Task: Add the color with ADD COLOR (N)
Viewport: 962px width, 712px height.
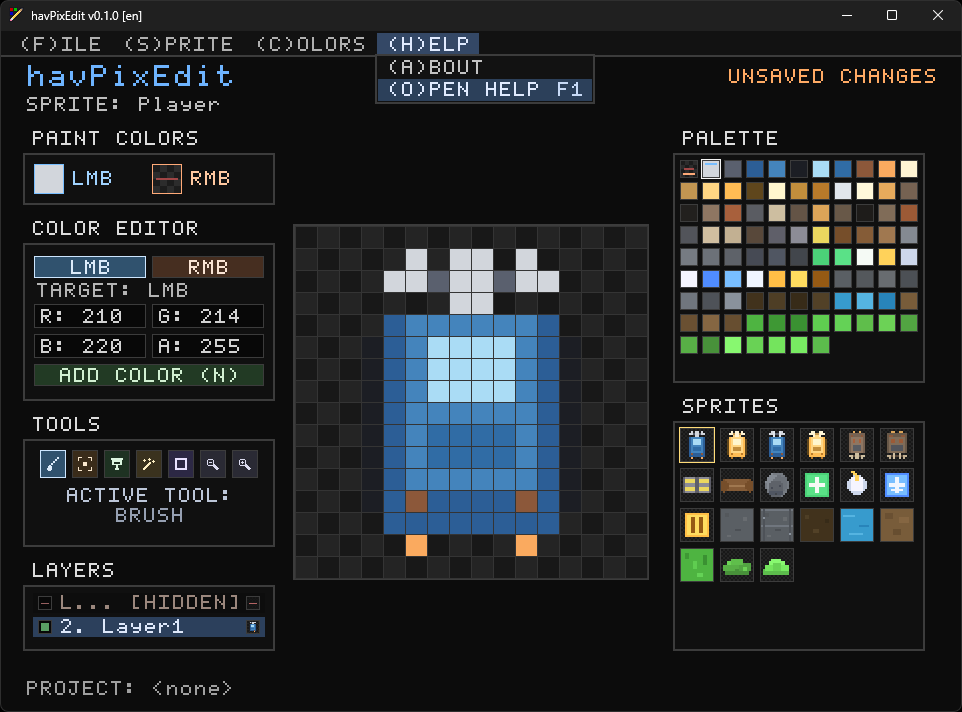Action: 149,375
